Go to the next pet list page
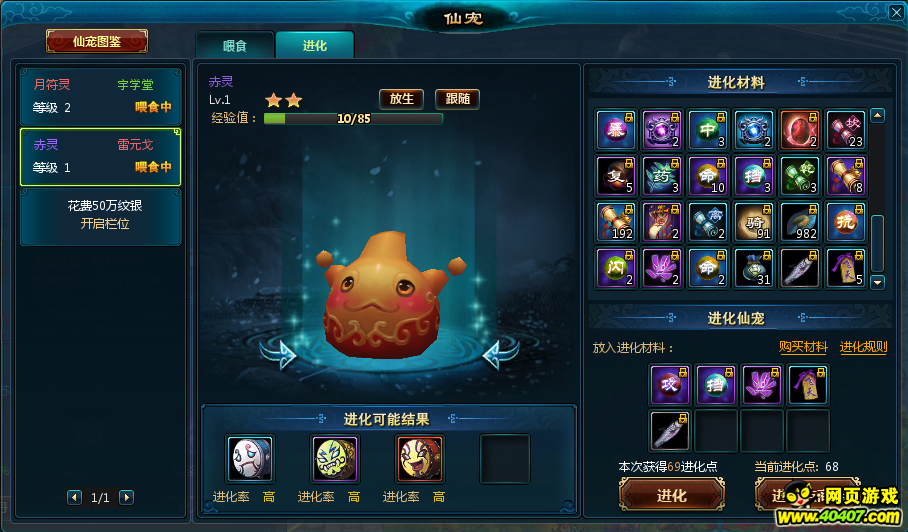This screenshot has height=532, width=908. pos(126,497)
